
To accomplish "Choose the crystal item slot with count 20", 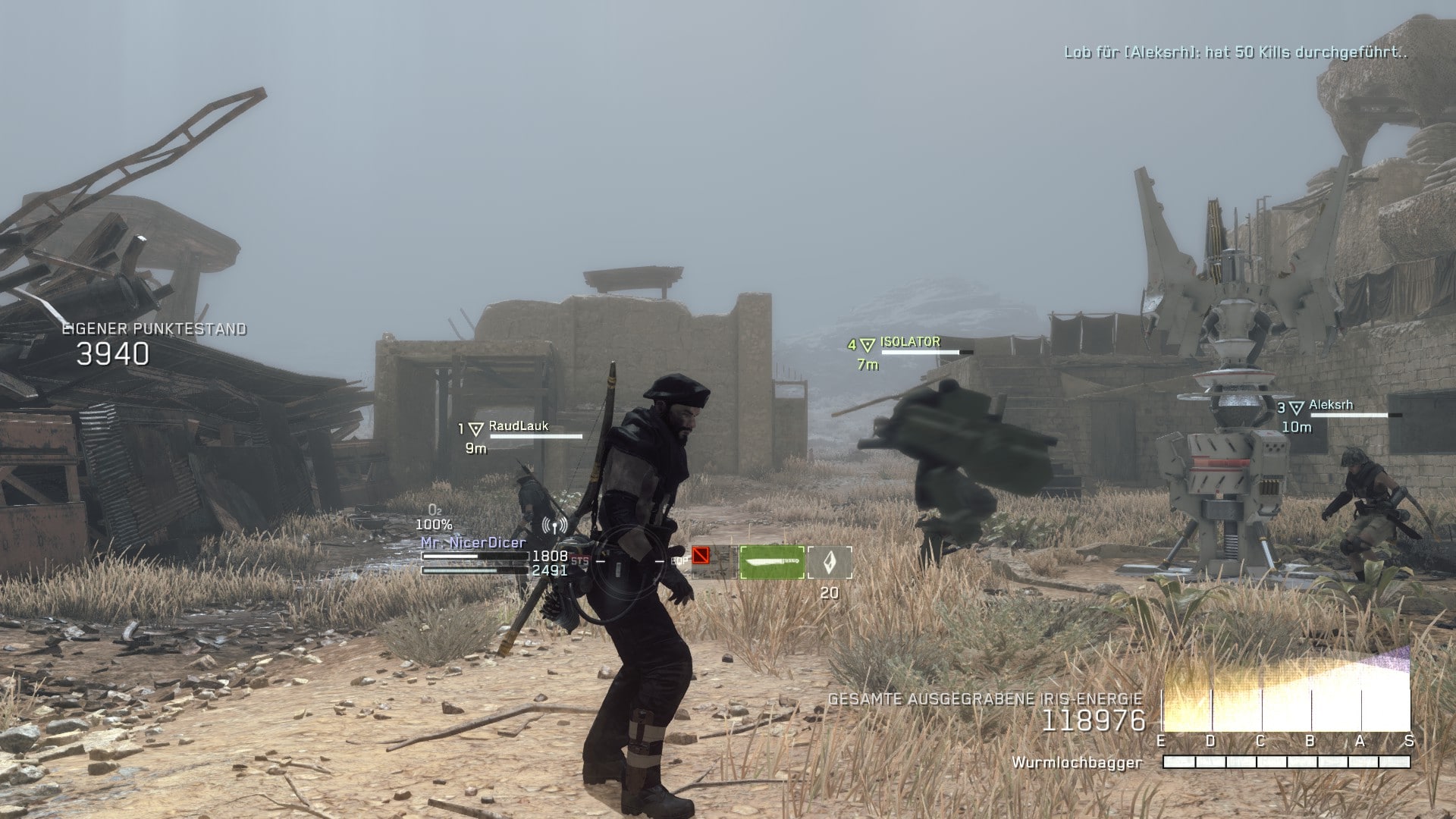I will coord(829,563).
